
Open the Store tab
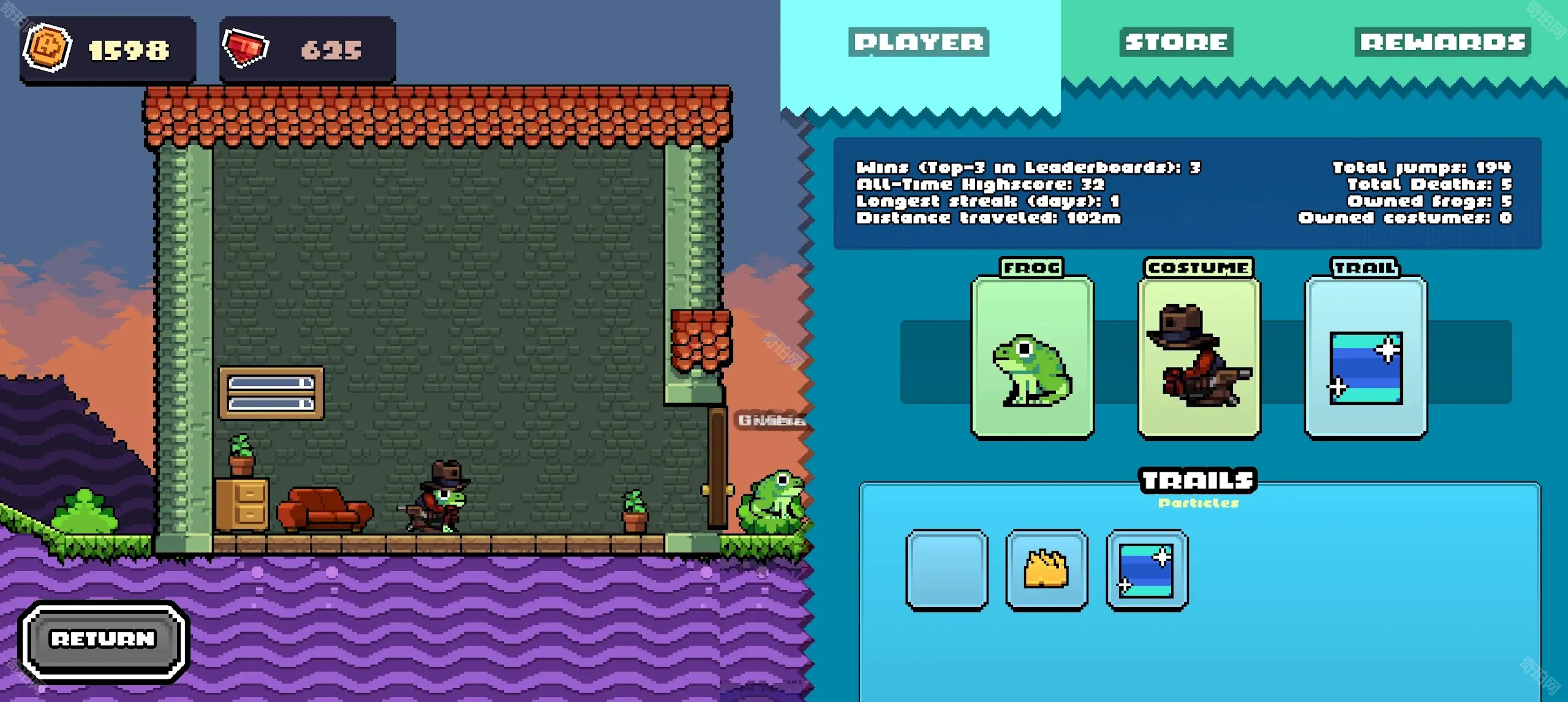[x=1176, y=42]
